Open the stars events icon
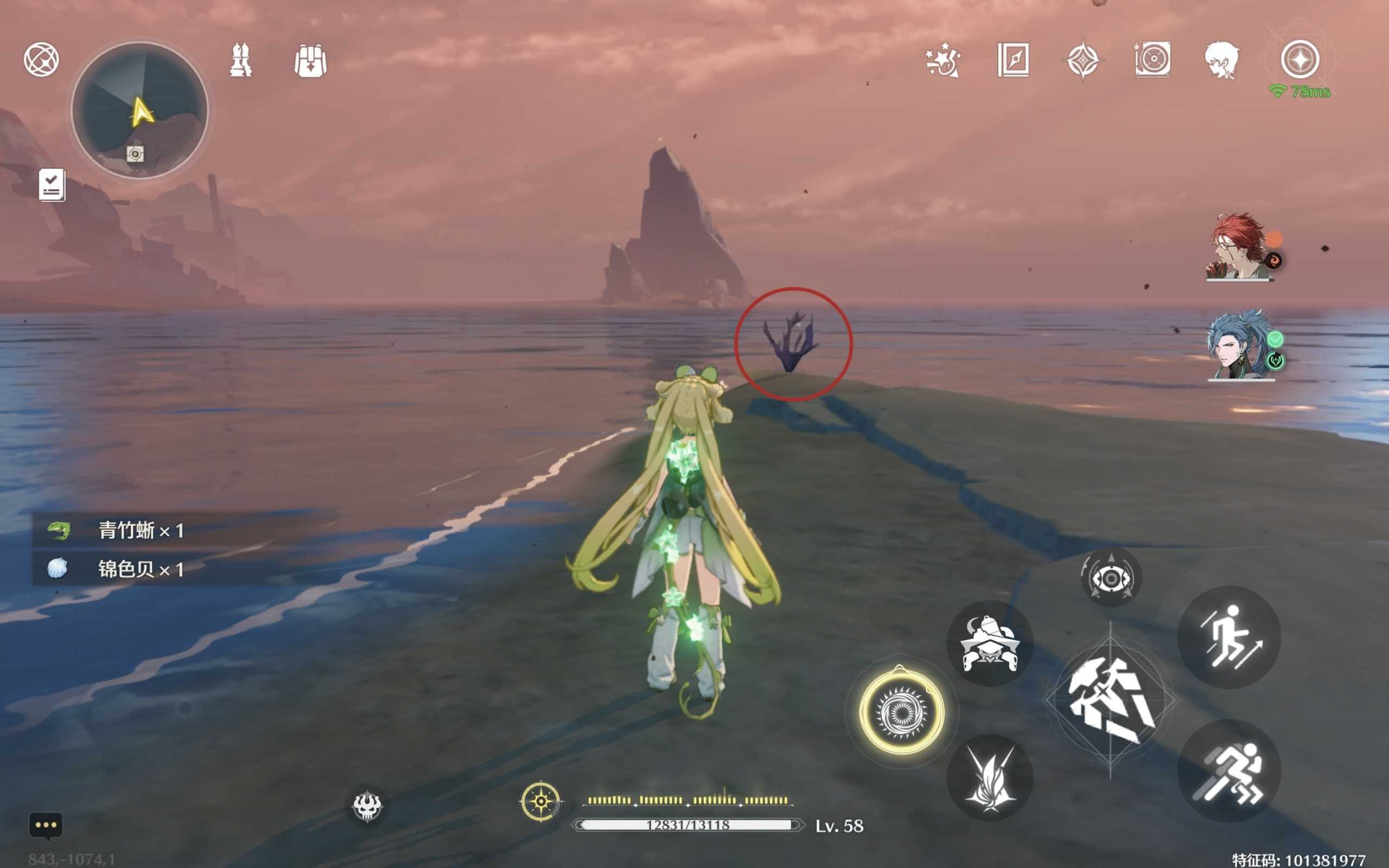Screen dimensions: 1389x868 coord(943,60)
